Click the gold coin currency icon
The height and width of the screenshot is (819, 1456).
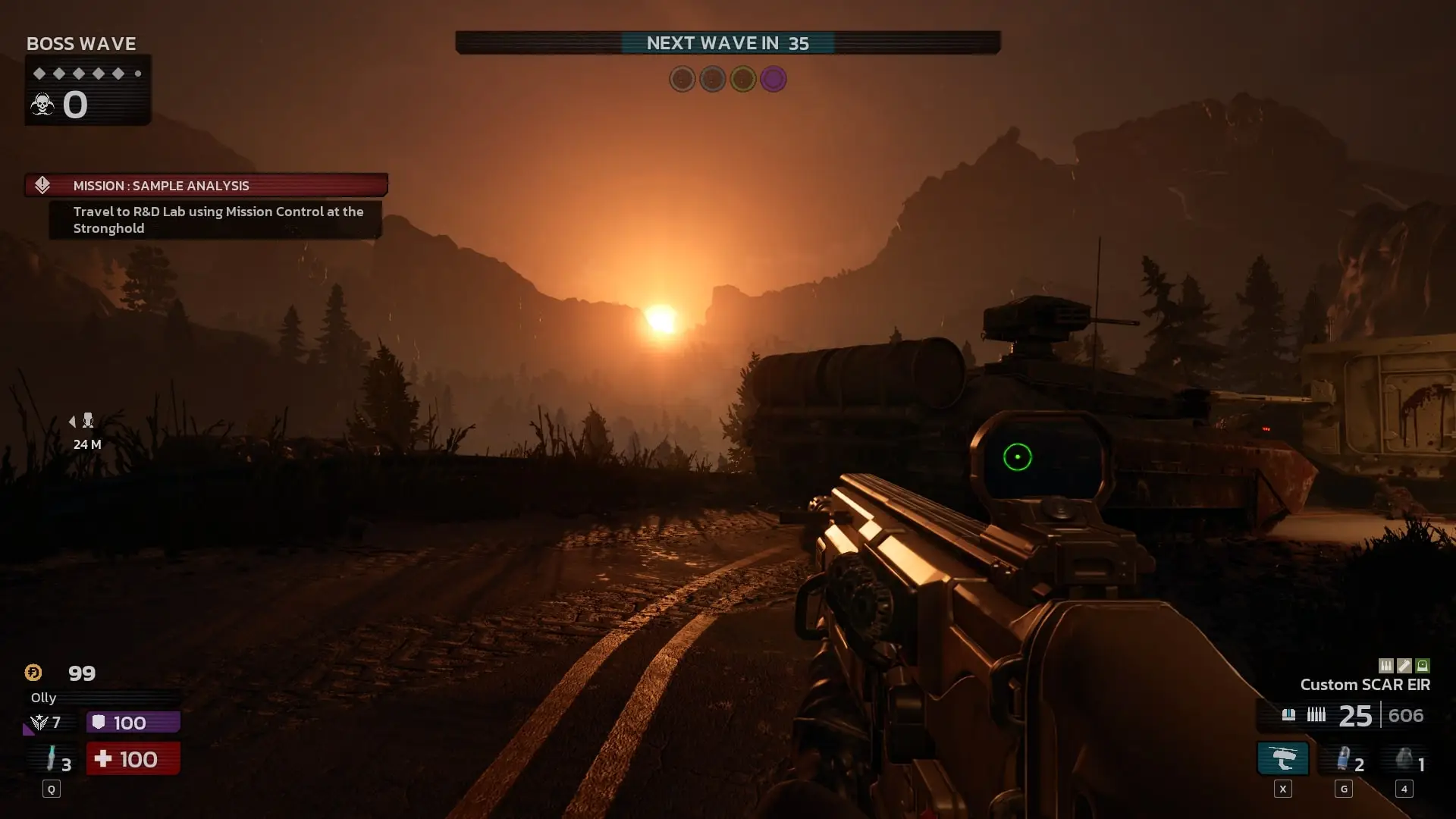33,673
